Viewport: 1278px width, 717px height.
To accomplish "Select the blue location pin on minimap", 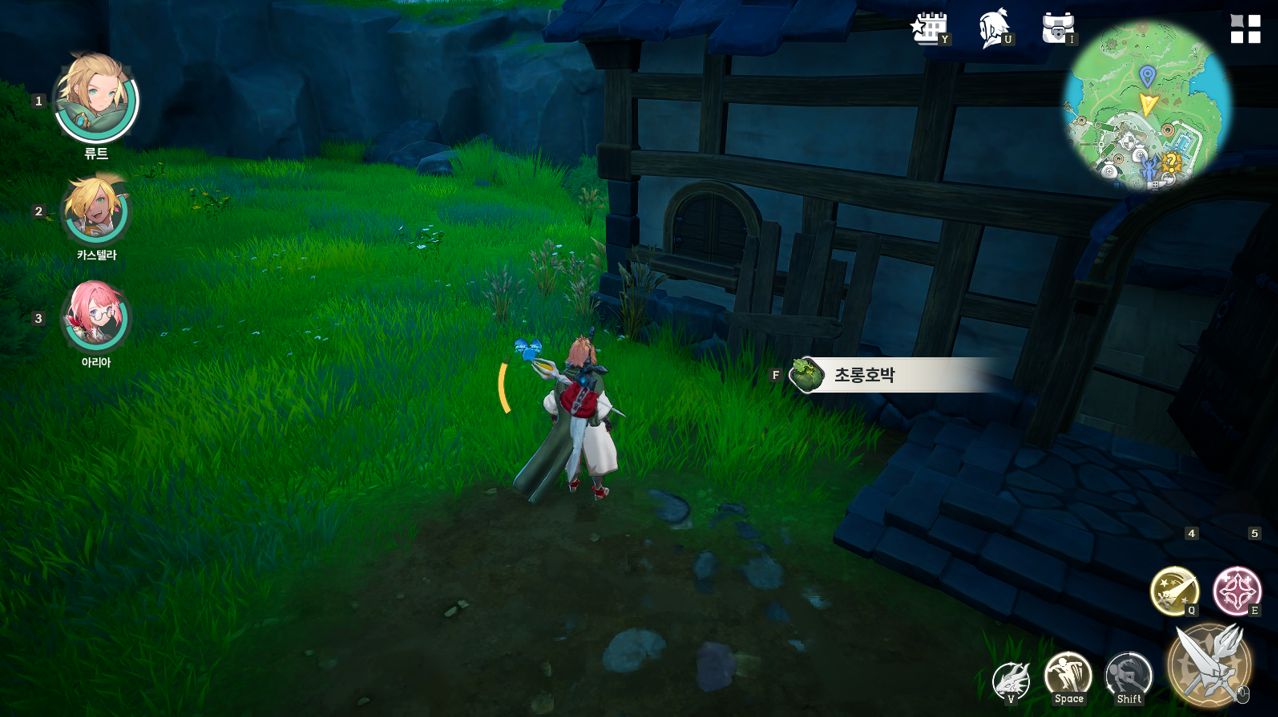I will (x=1147, y=76).
